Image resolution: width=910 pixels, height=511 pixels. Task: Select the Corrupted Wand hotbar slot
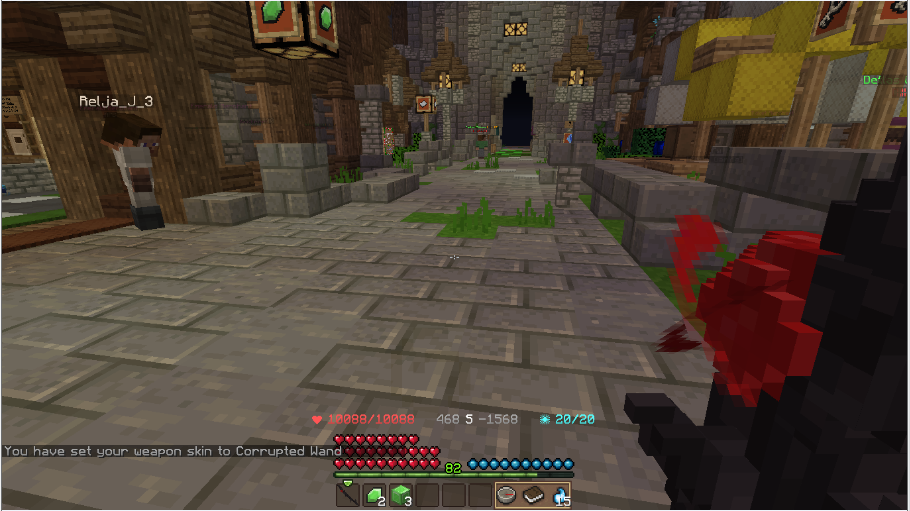point(348,495)
